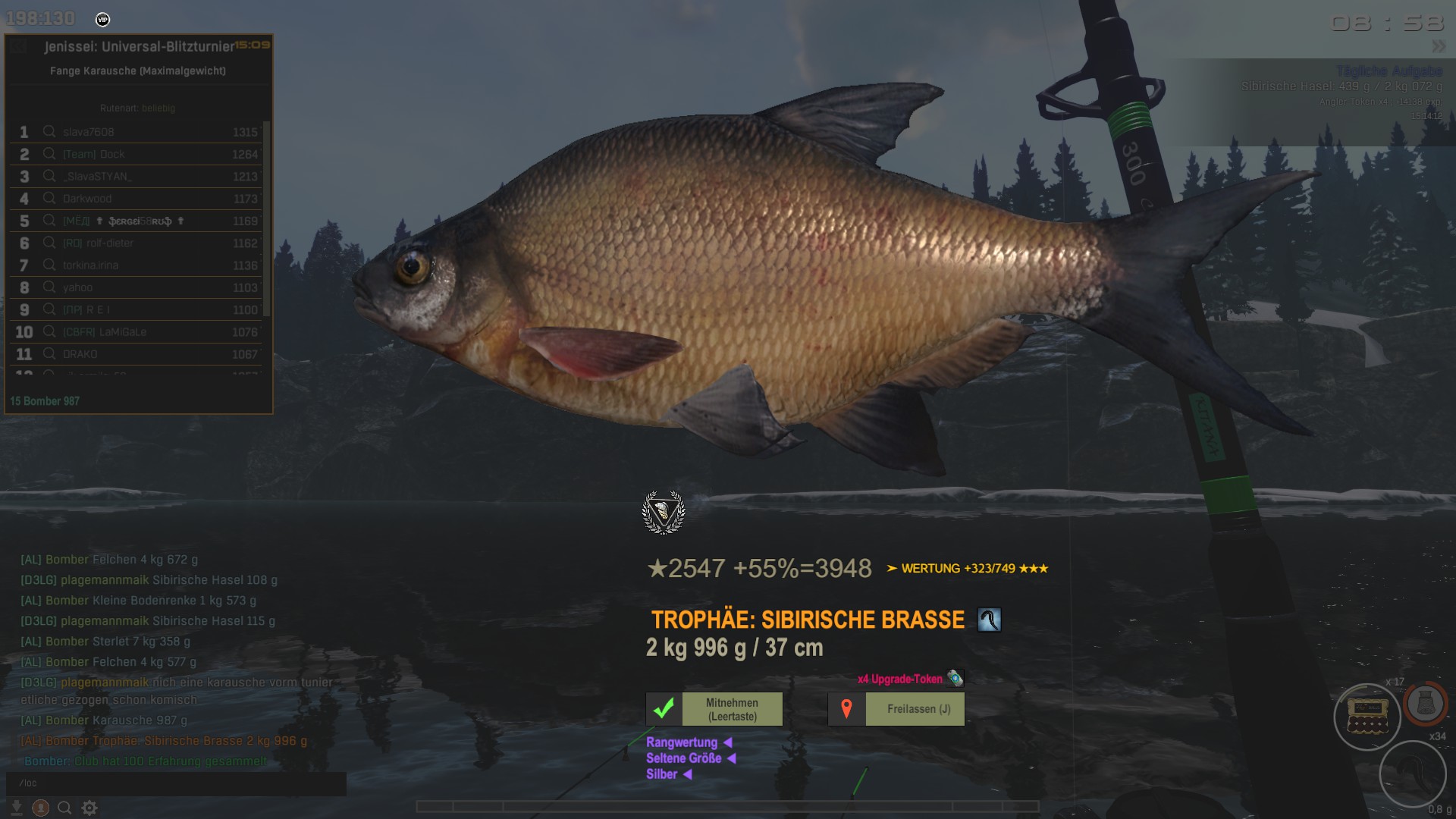Open the groundbait feeder slot
Viewport: 1456px width, 819px height.
click(1425, 704)
